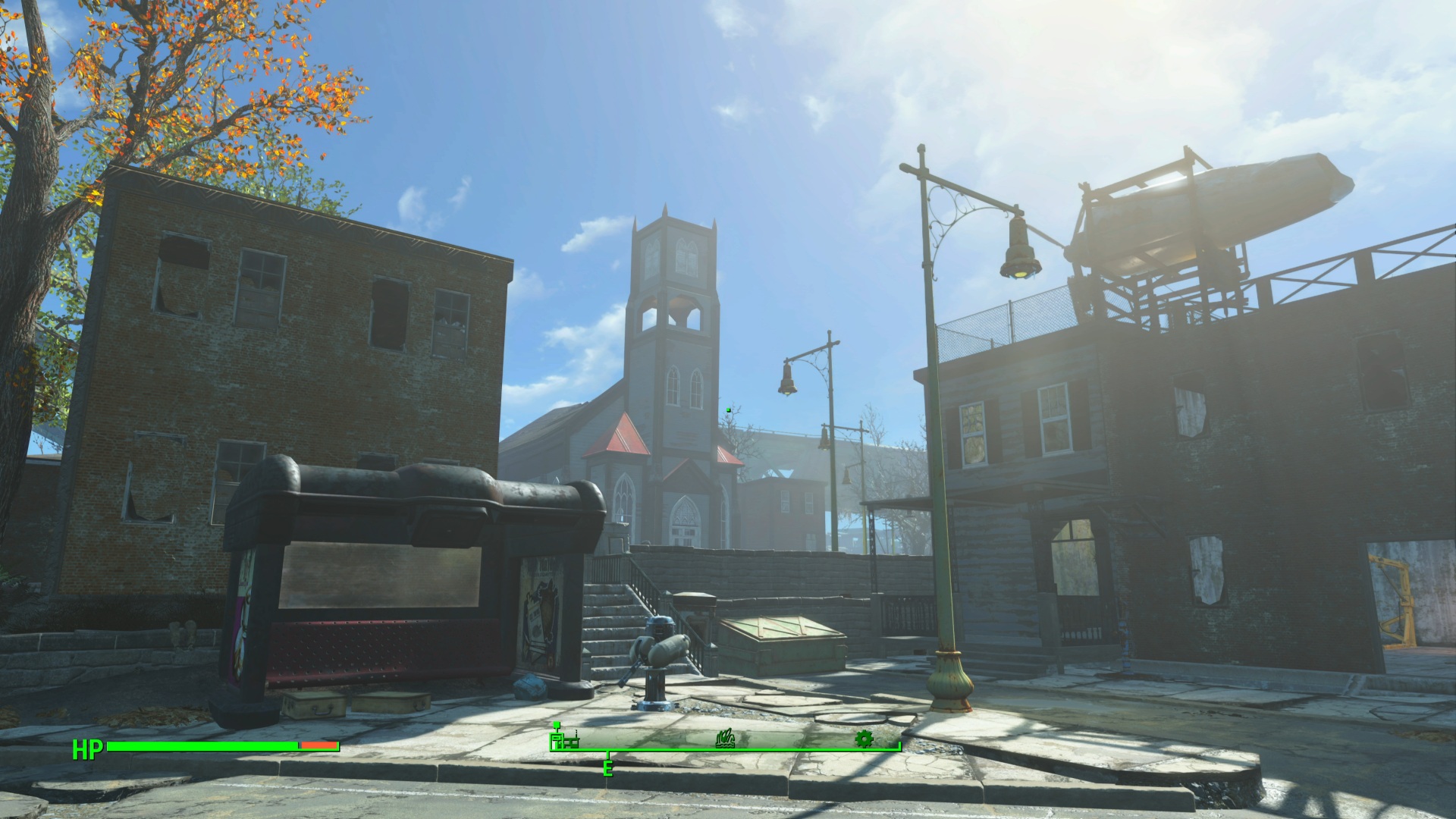Select the gear-shaped location marker
Image resolution: width=1456 pixels, height=819 pixels.
[x=864, y=739]
